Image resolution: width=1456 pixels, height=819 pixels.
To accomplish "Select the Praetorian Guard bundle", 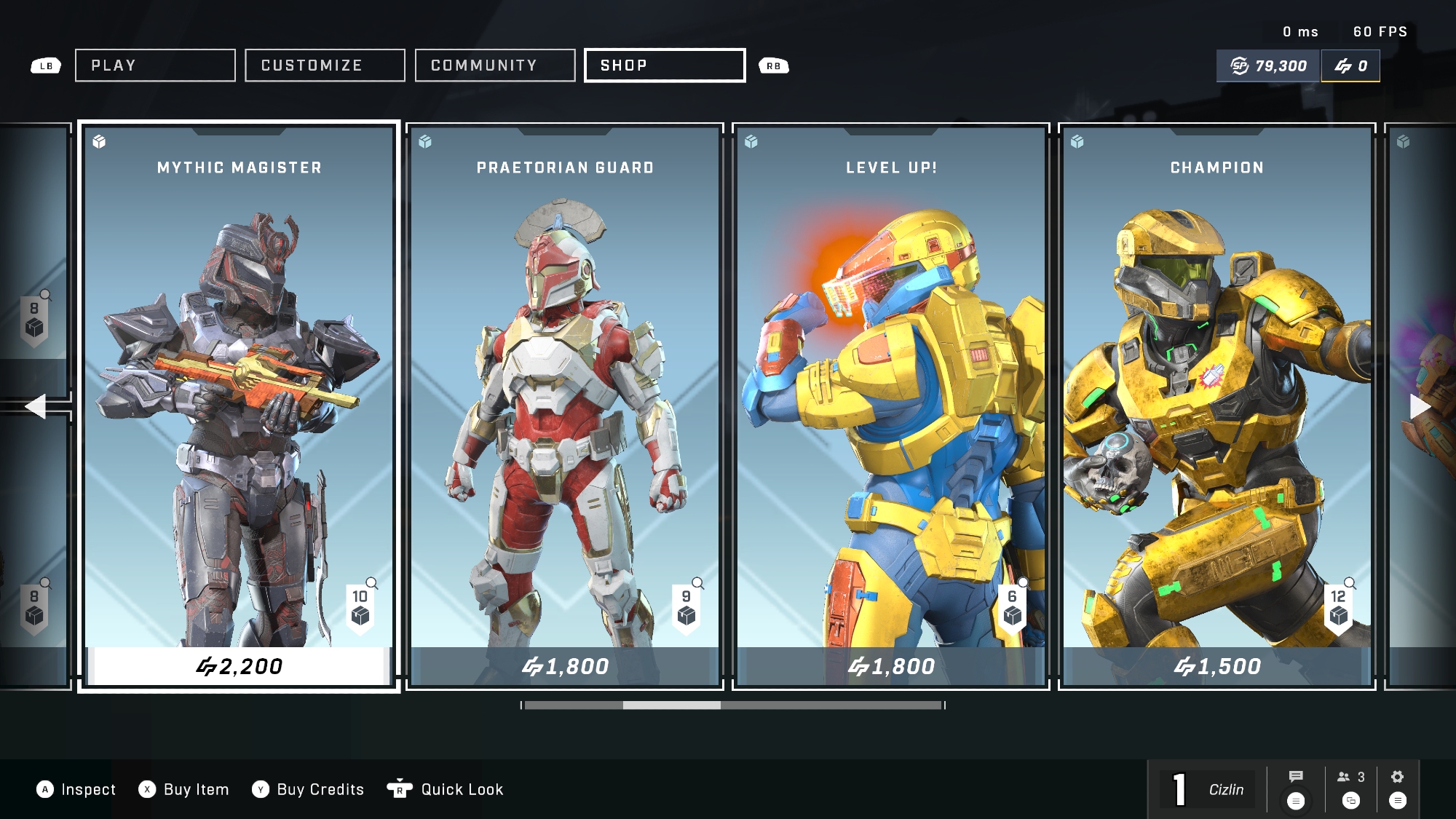I will pos(565,393).
